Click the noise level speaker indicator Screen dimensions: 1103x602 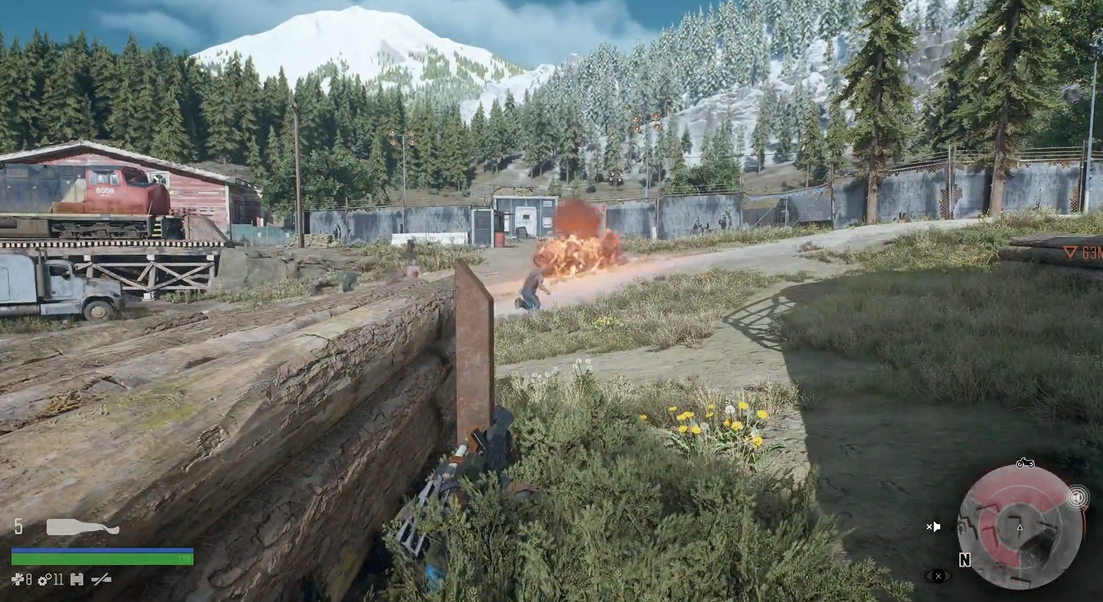pyautogui.click(x=1077, y=497)
